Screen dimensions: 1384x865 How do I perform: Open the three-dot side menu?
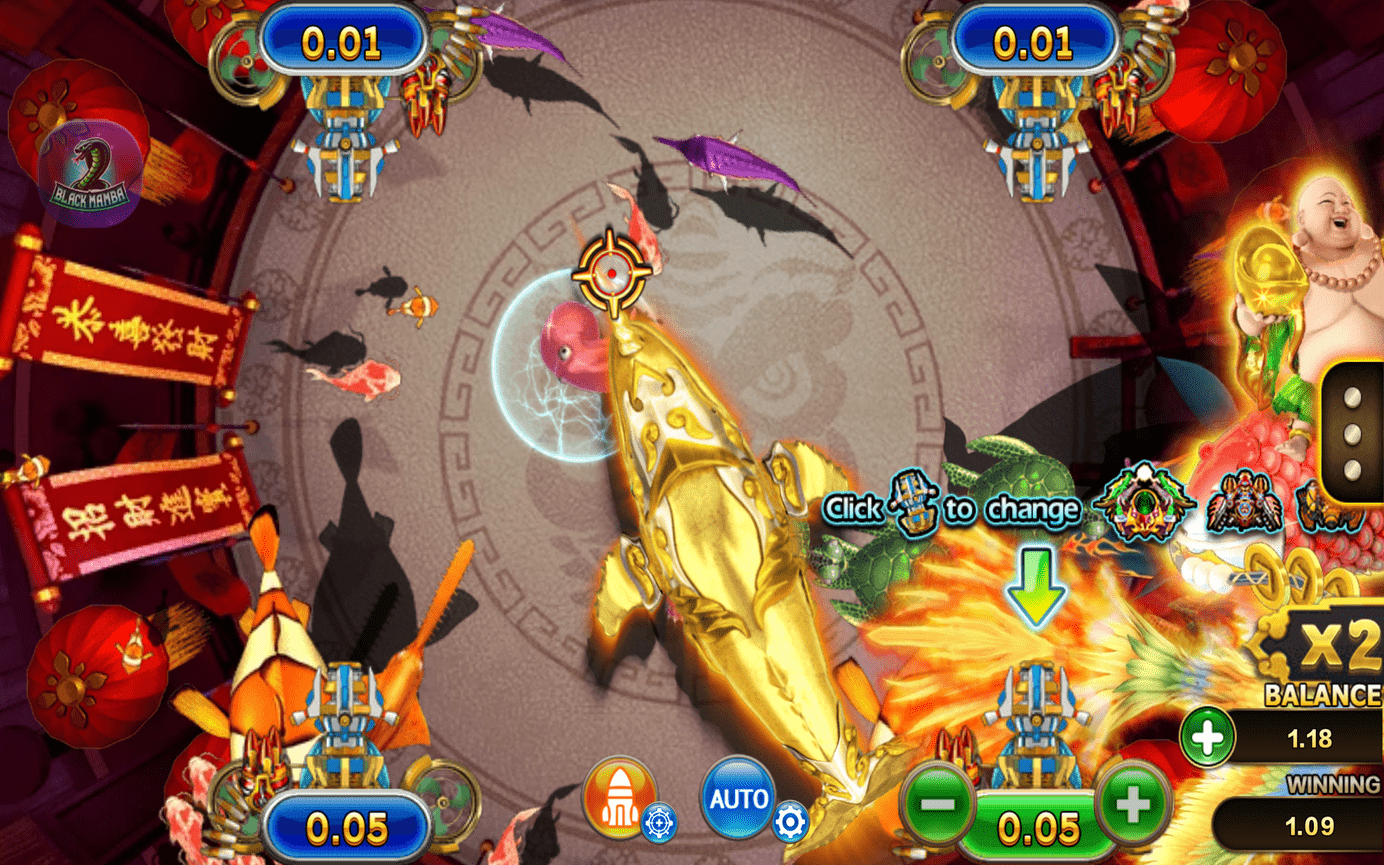(x=1350, y=434)
